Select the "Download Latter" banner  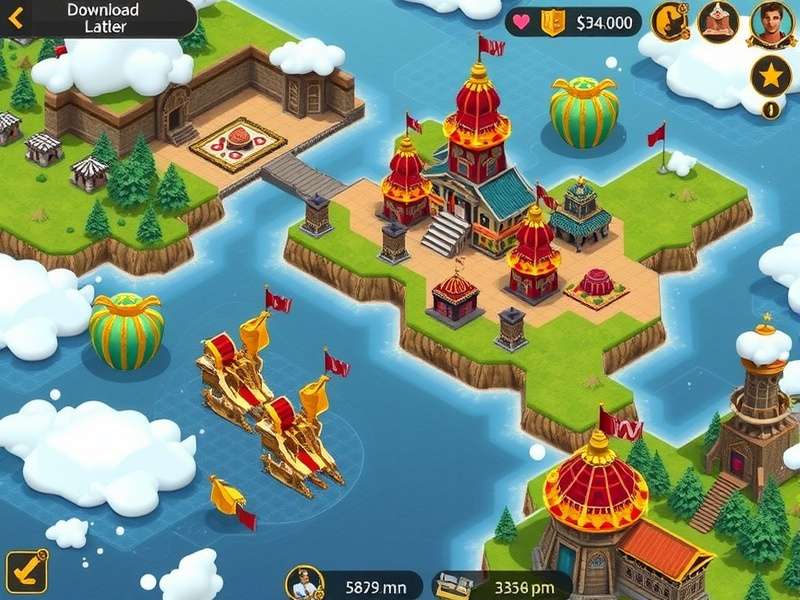coord(105,18)
